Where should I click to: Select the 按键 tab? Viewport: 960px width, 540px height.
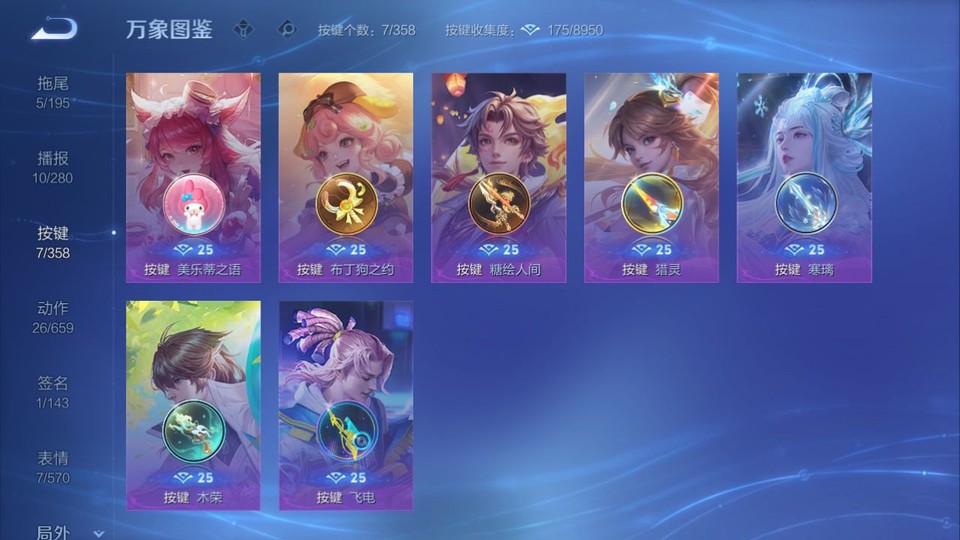[53, 241]
